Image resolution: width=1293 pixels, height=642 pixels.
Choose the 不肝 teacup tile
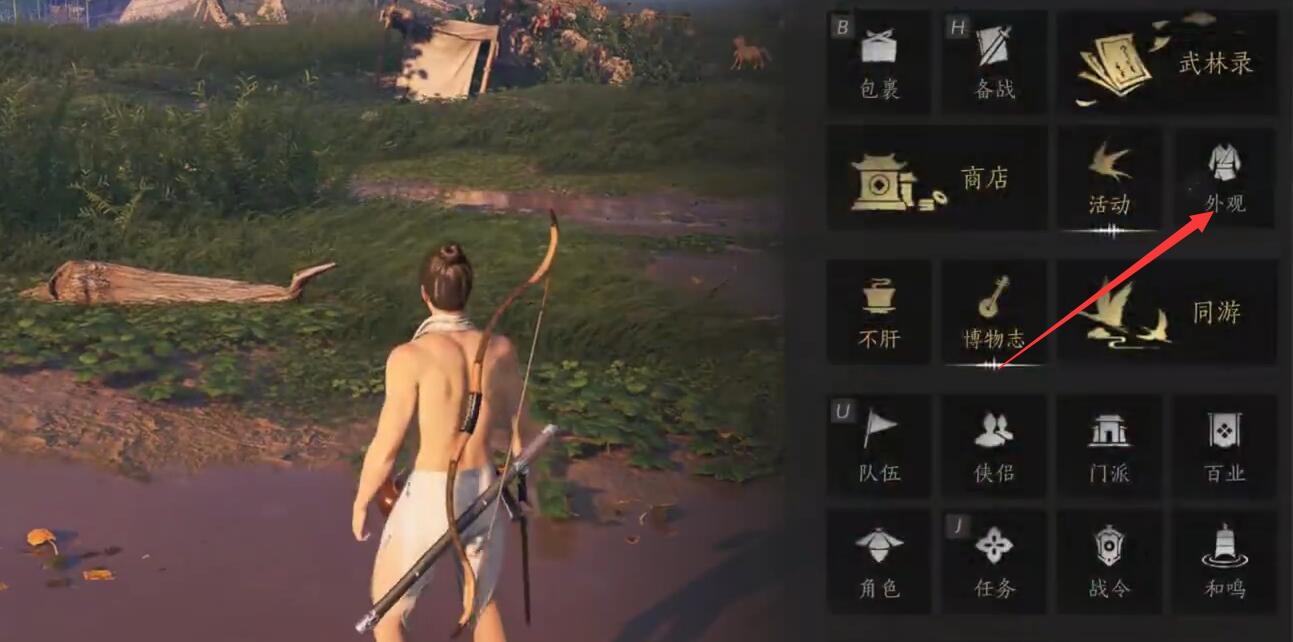[879, 312]
